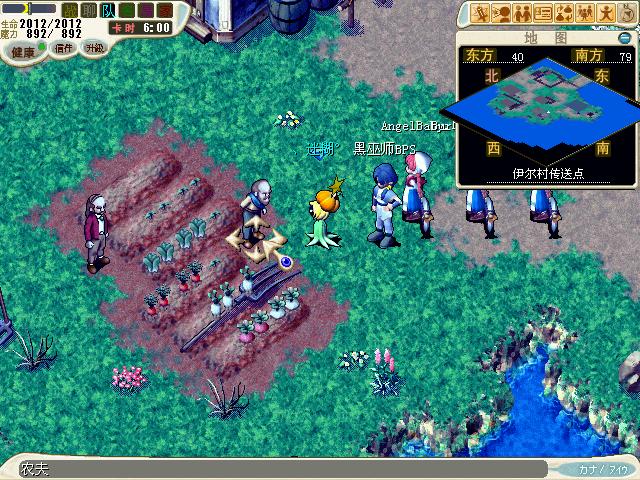Open the two-people party icon

[x=522, y=13]
